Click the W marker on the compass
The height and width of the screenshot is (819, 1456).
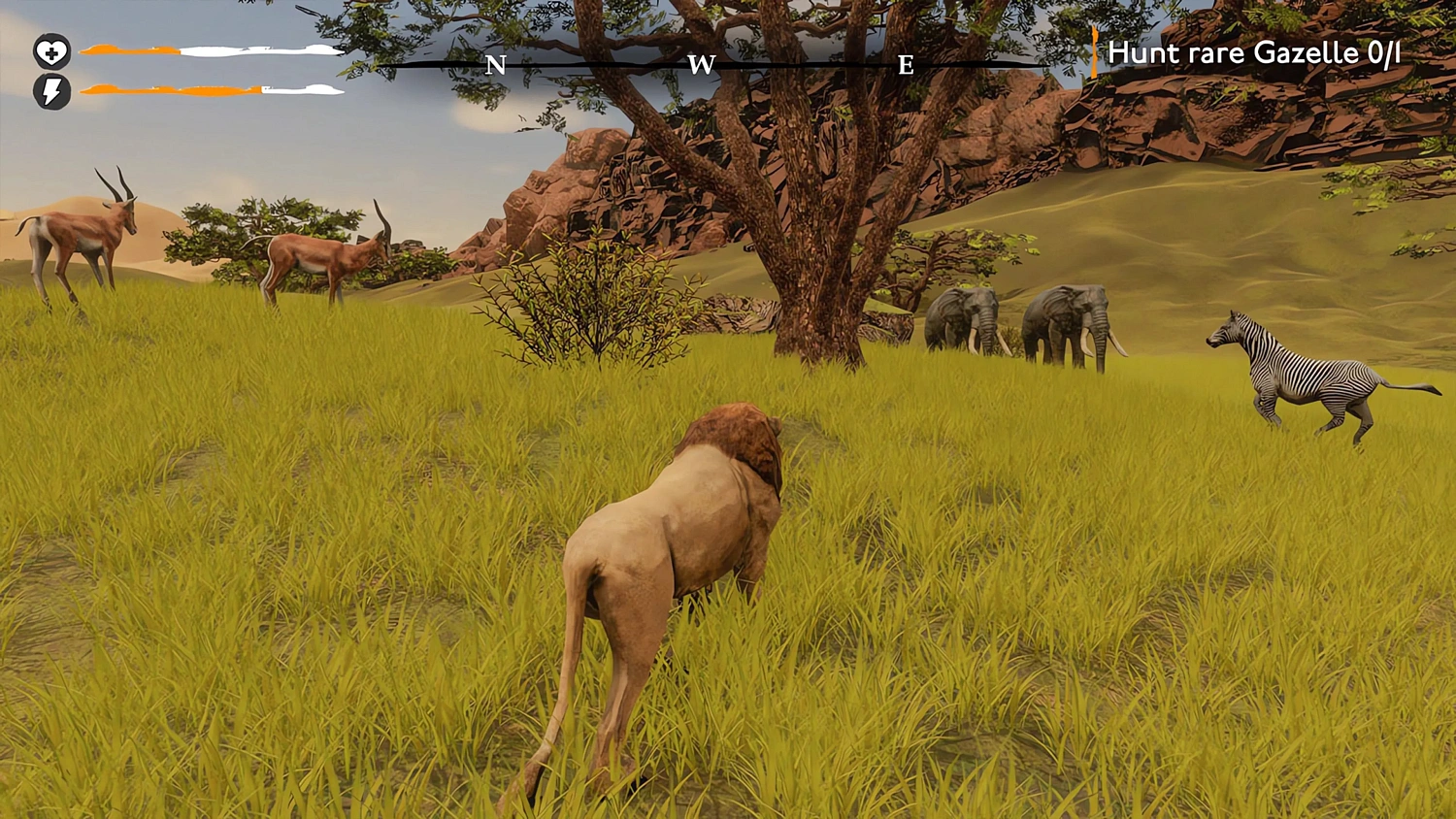tap(704, 66)
